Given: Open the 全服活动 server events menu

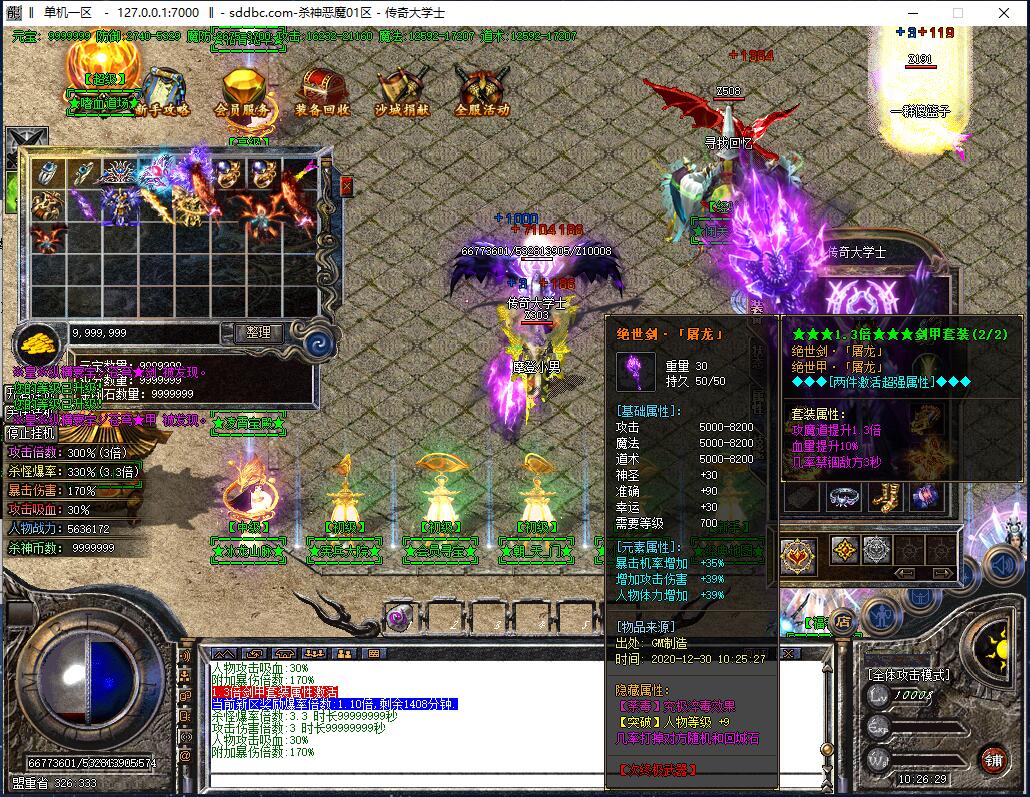Looking at the screenshot, I should click(482, 92).
